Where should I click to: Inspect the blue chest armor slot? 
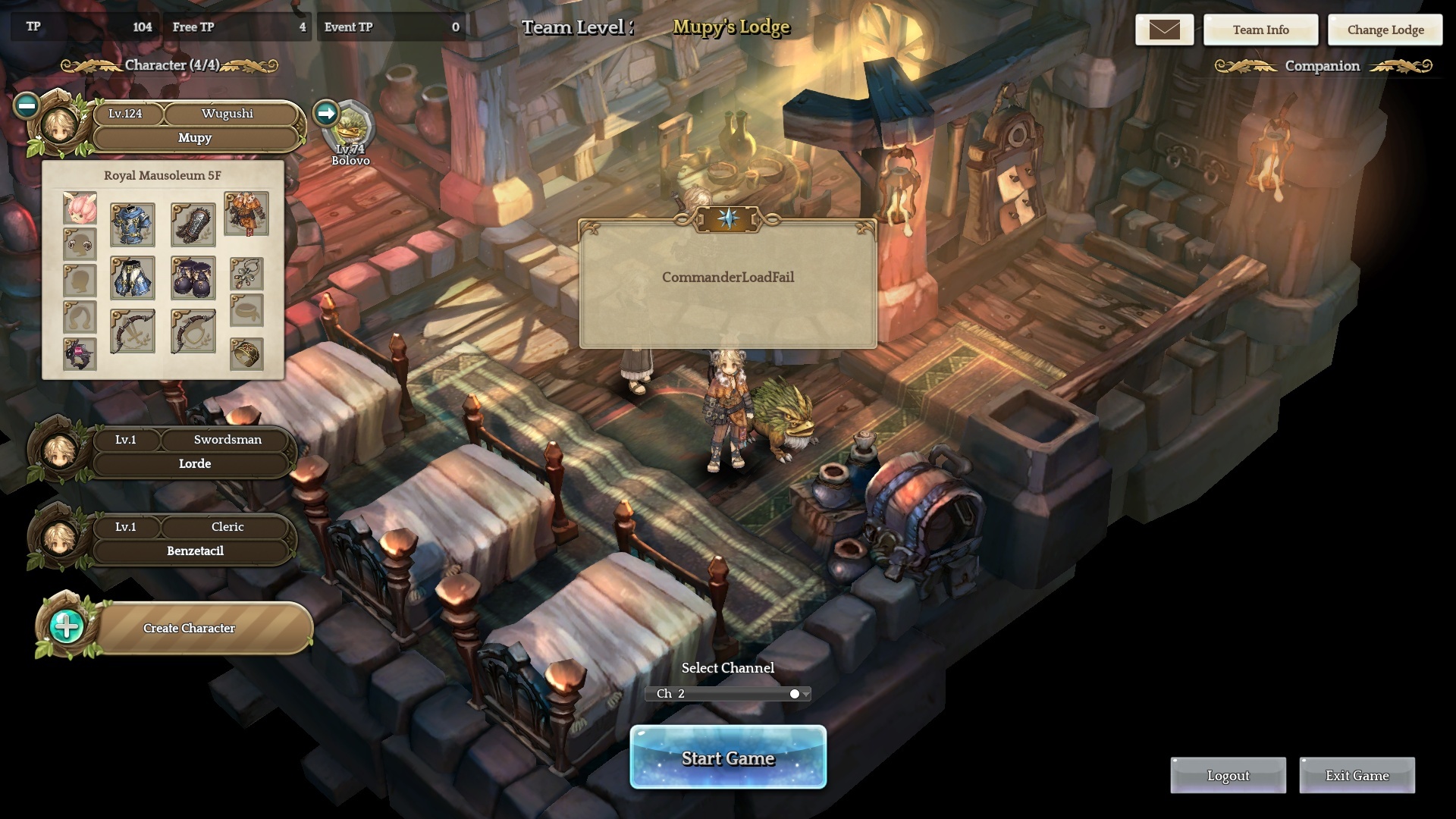[x=133, y=224]
